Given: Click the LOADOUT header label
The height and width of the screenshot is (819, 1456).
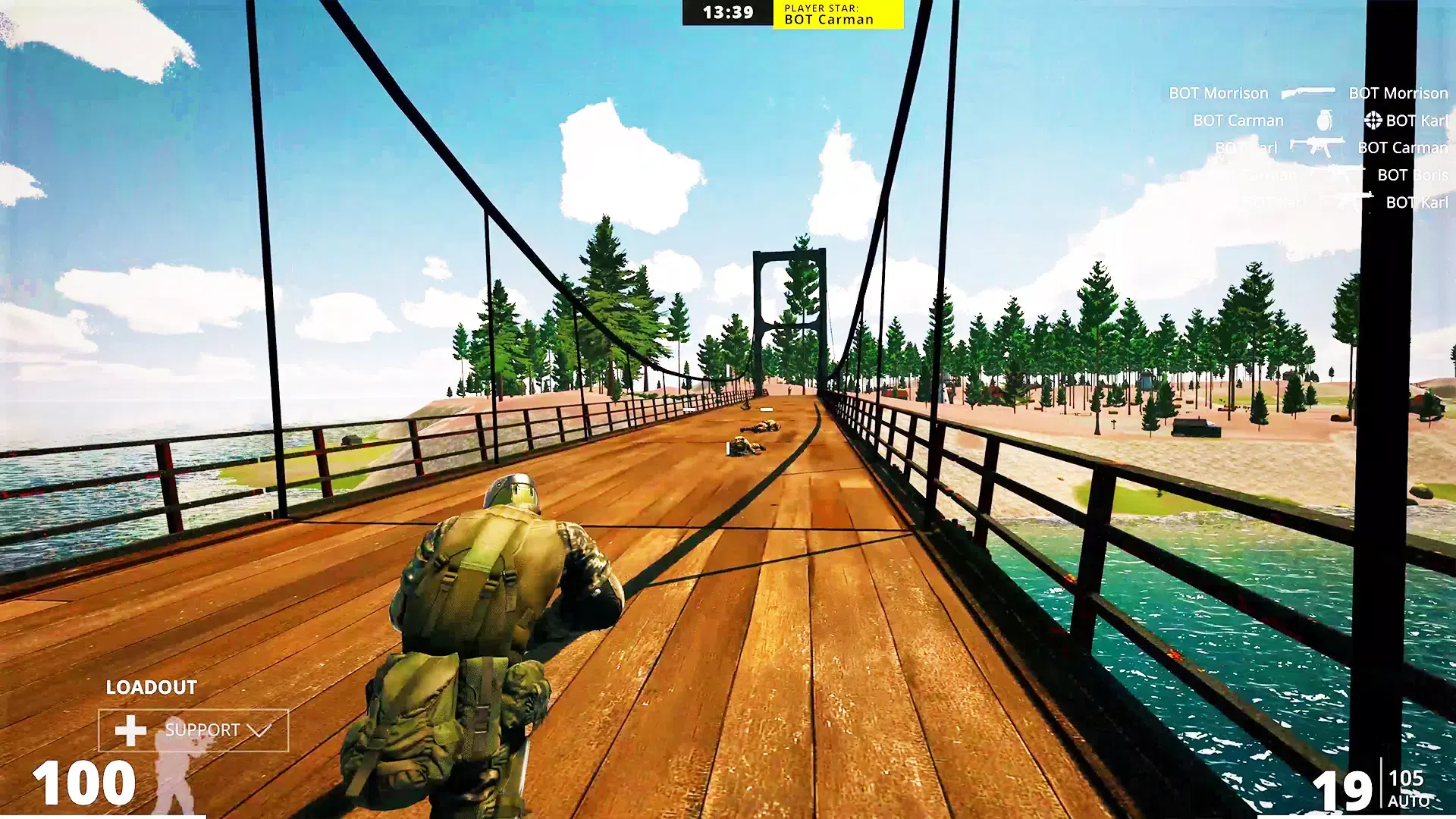Looking at the screenshot, I should pyautogui.click(x=151, y=688).
